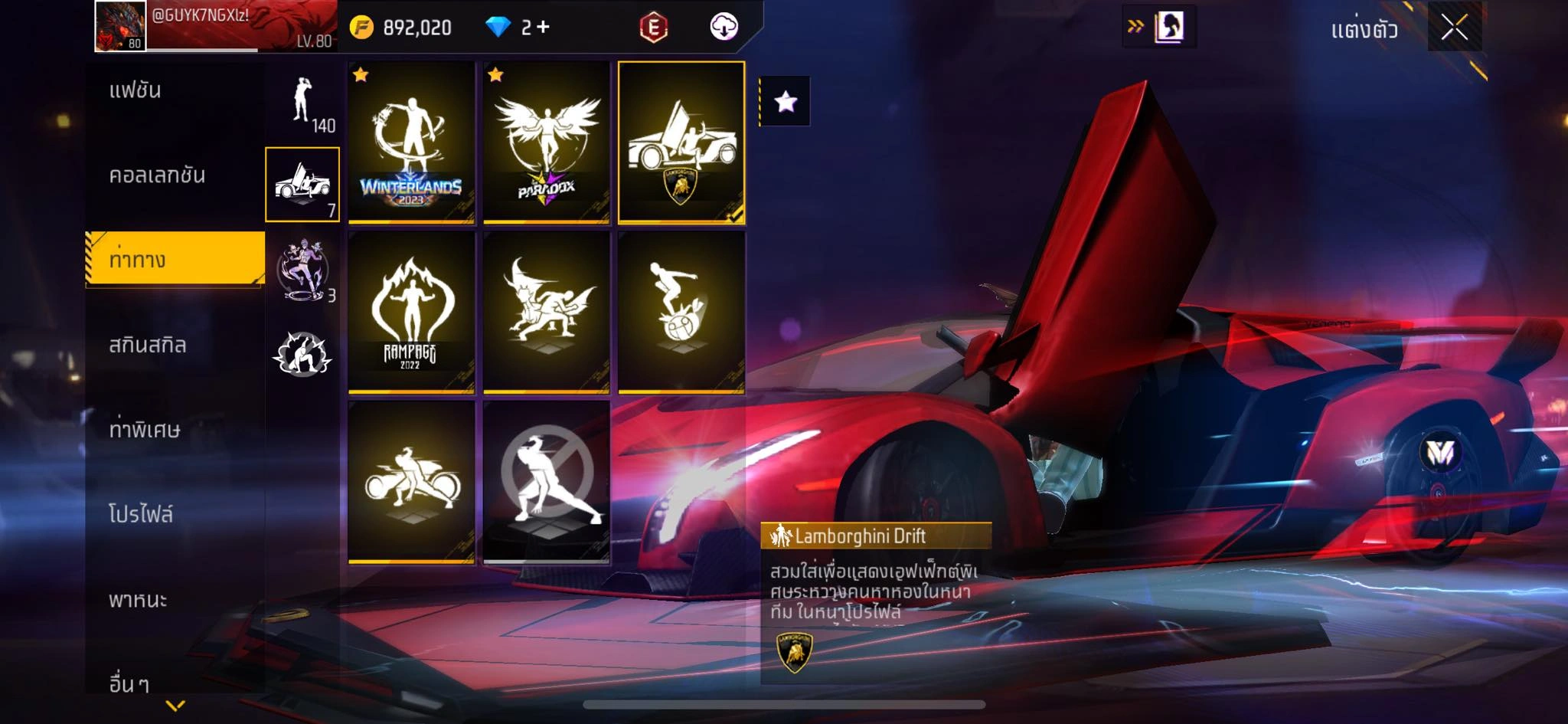Screen dimensions: 1568x724
Task: Open the สกินสกิล category
Action: tap(148, 345)
